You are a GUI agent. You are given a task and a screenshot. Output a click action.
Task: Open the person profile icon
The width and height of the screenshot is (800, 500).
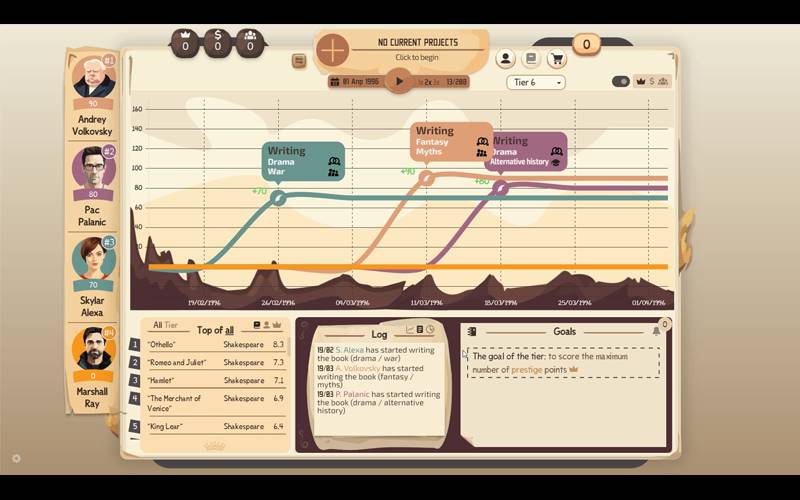tap(506, 60)
